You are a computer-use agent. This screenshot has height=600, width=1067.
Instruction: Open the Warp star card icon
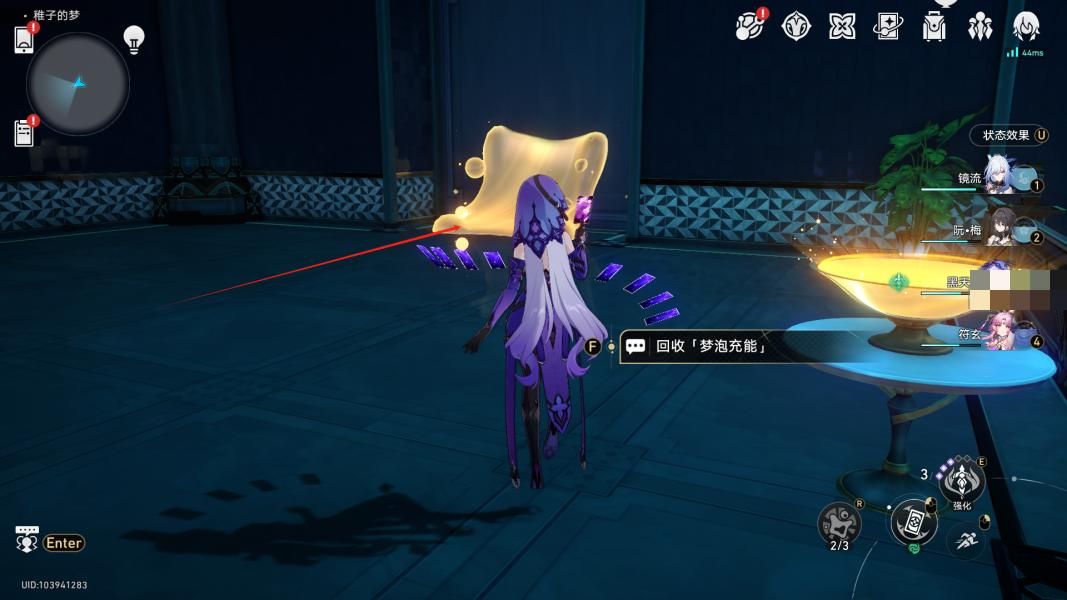pos(888,26)
